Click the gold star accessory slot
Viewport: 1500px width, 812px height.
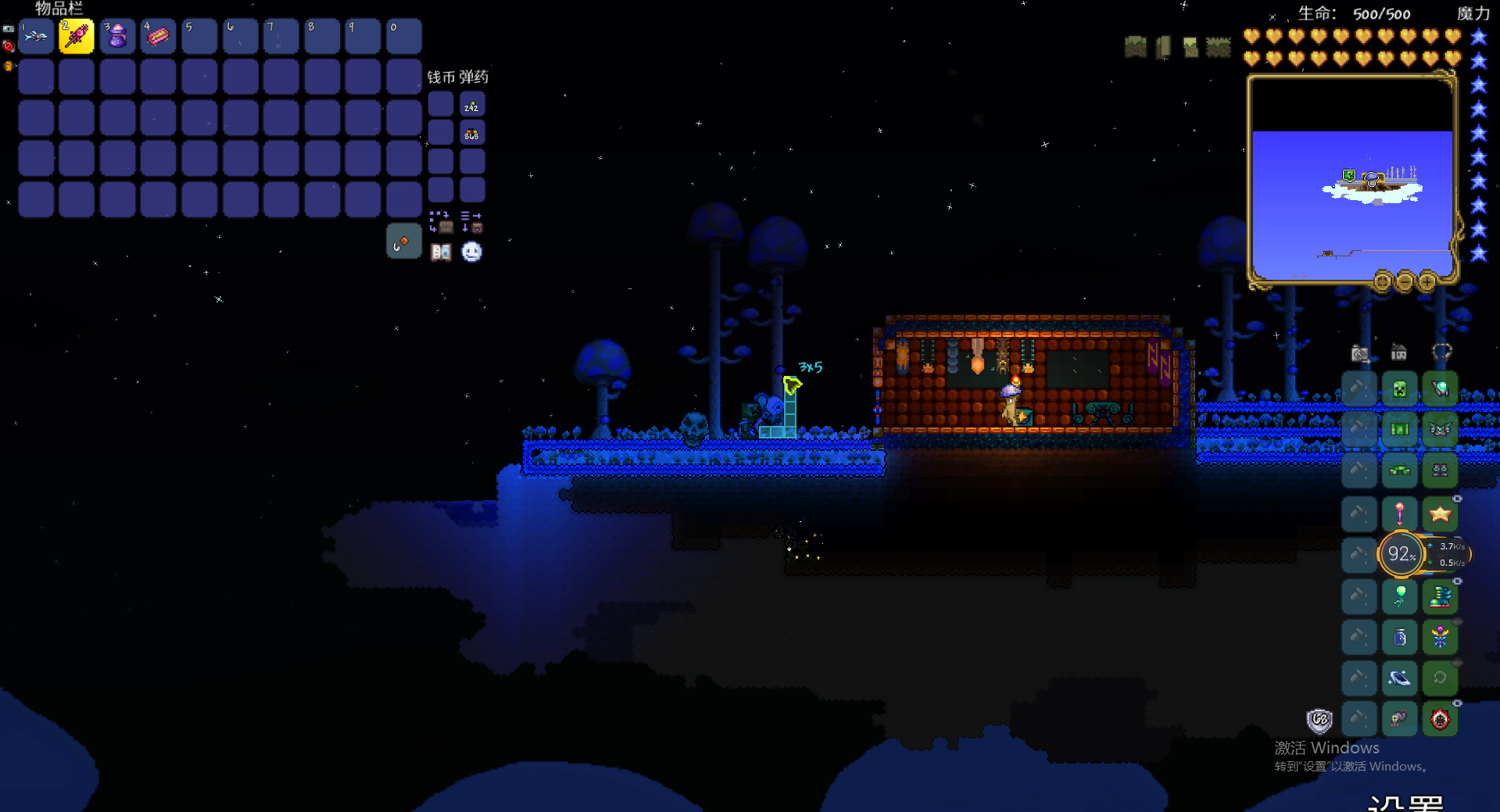pyautogui.click(x=1440, y=513)
